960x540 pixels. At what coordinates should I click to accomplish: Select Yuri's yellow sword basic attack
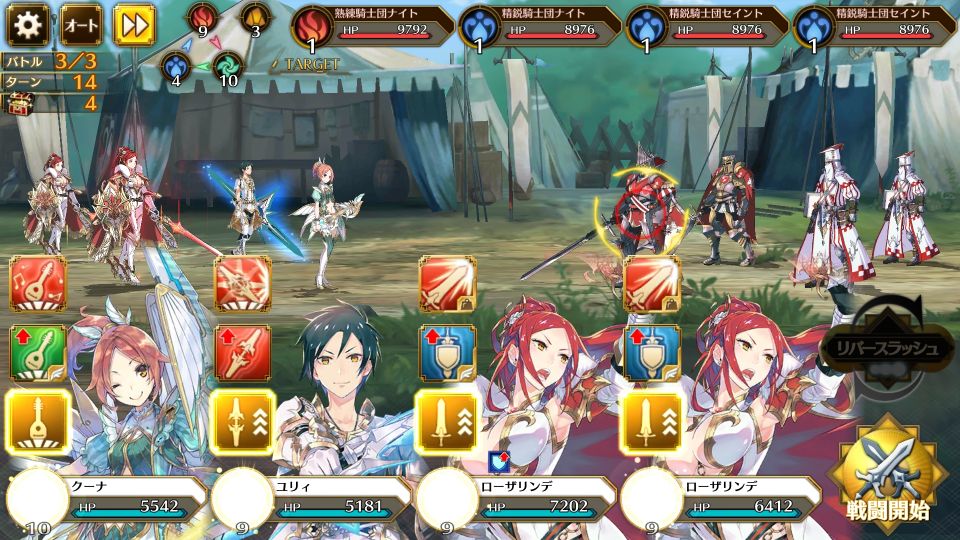pos(243,420)
